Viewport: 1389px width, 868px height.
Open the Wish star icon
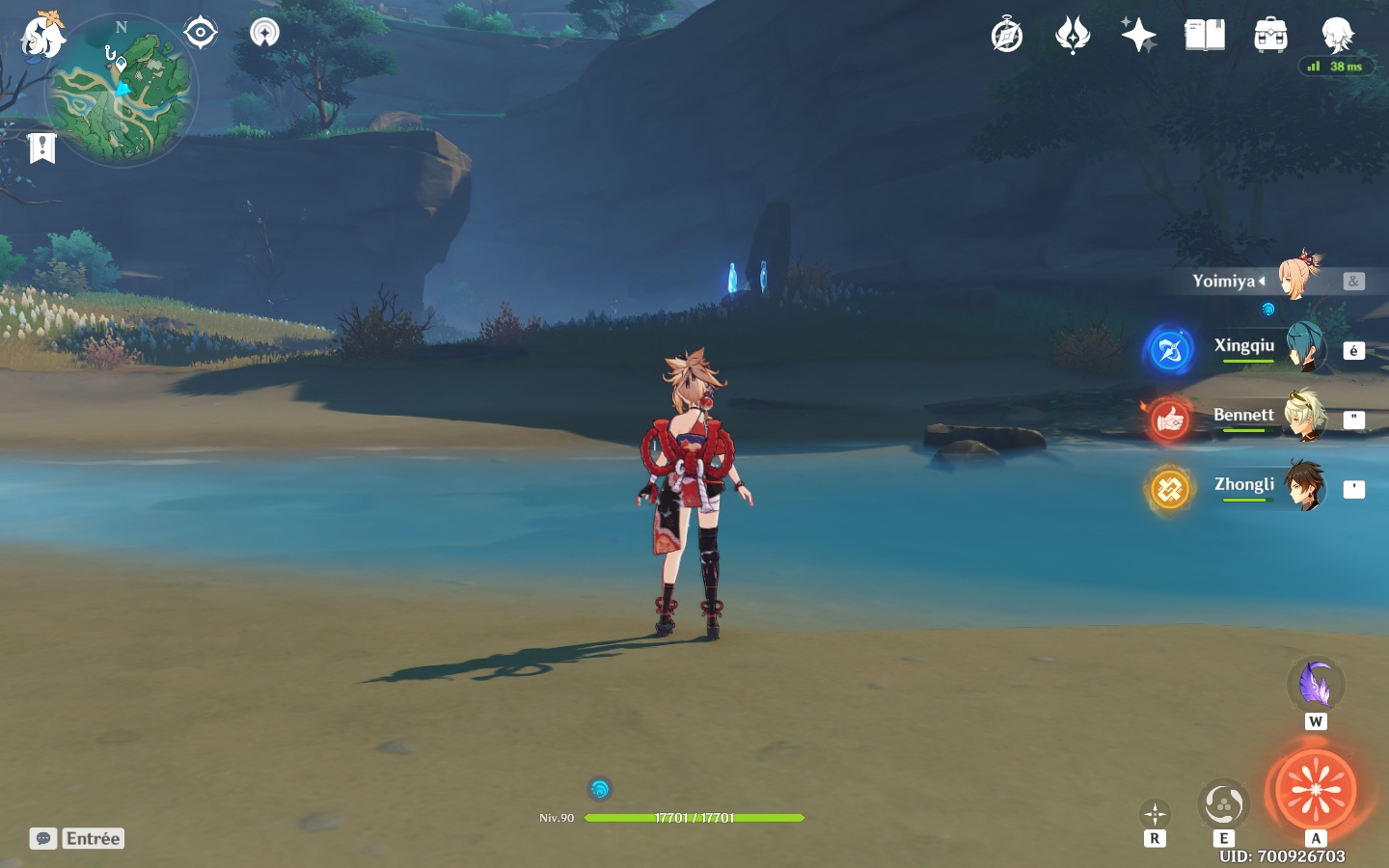coord(1138,36)
